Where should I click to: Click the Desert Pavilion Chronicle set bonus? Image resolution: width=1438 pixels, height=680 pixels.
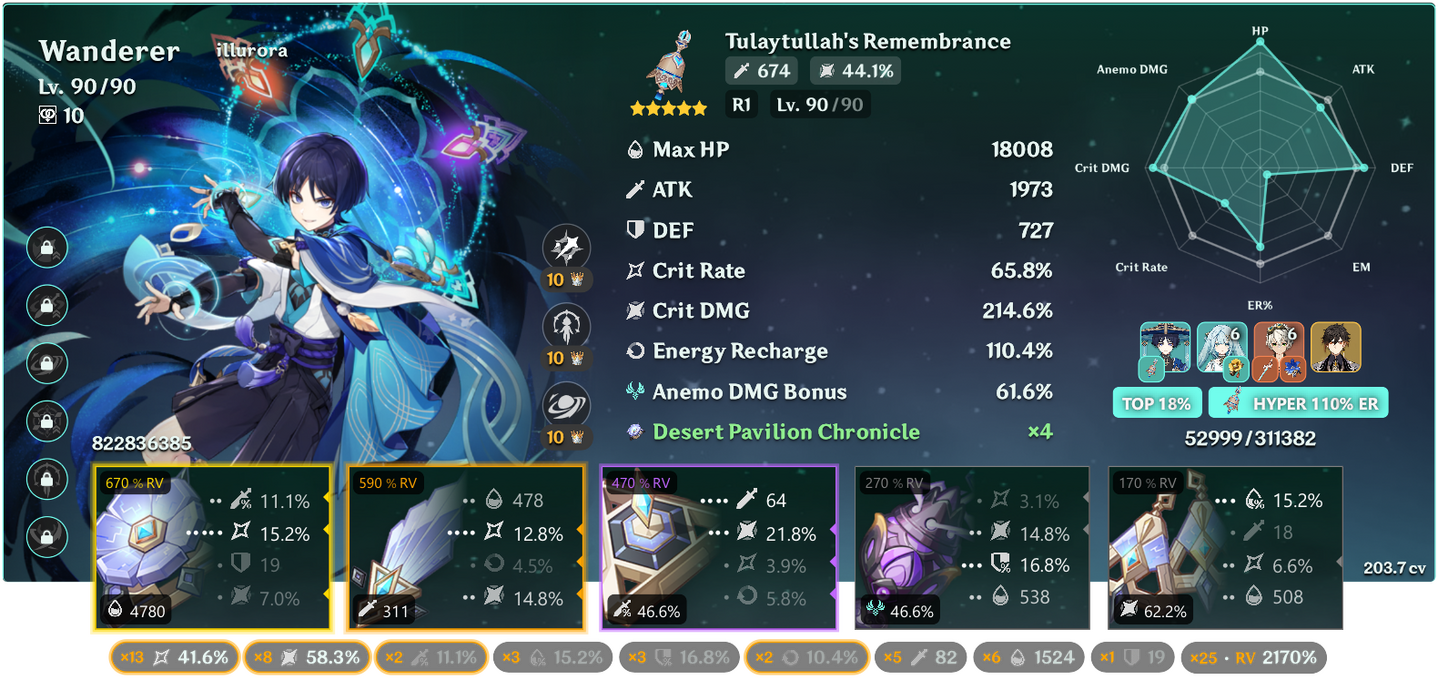tap(785, 432)
